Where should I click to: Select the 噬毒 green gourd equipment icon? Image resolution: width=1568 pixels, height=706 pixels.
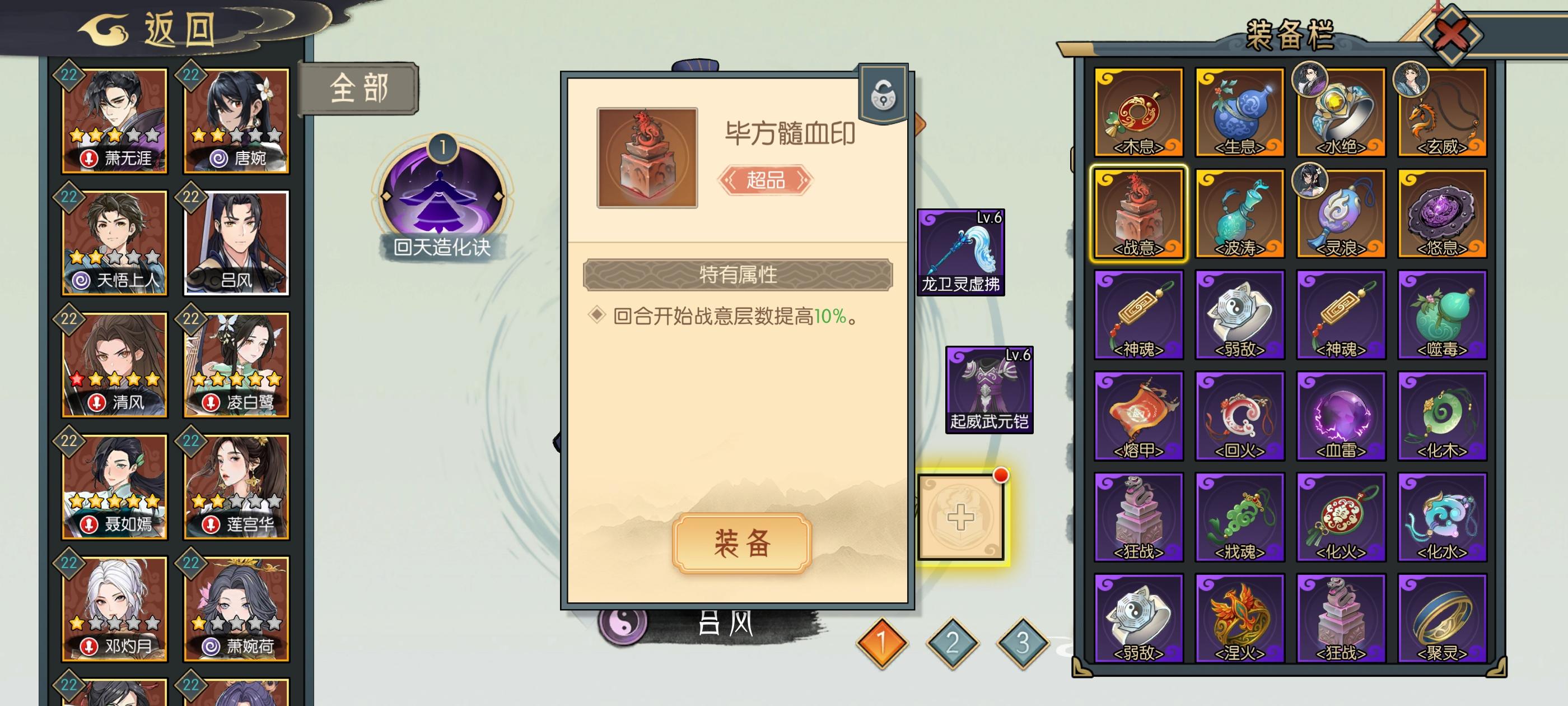tap(1442, 315)
